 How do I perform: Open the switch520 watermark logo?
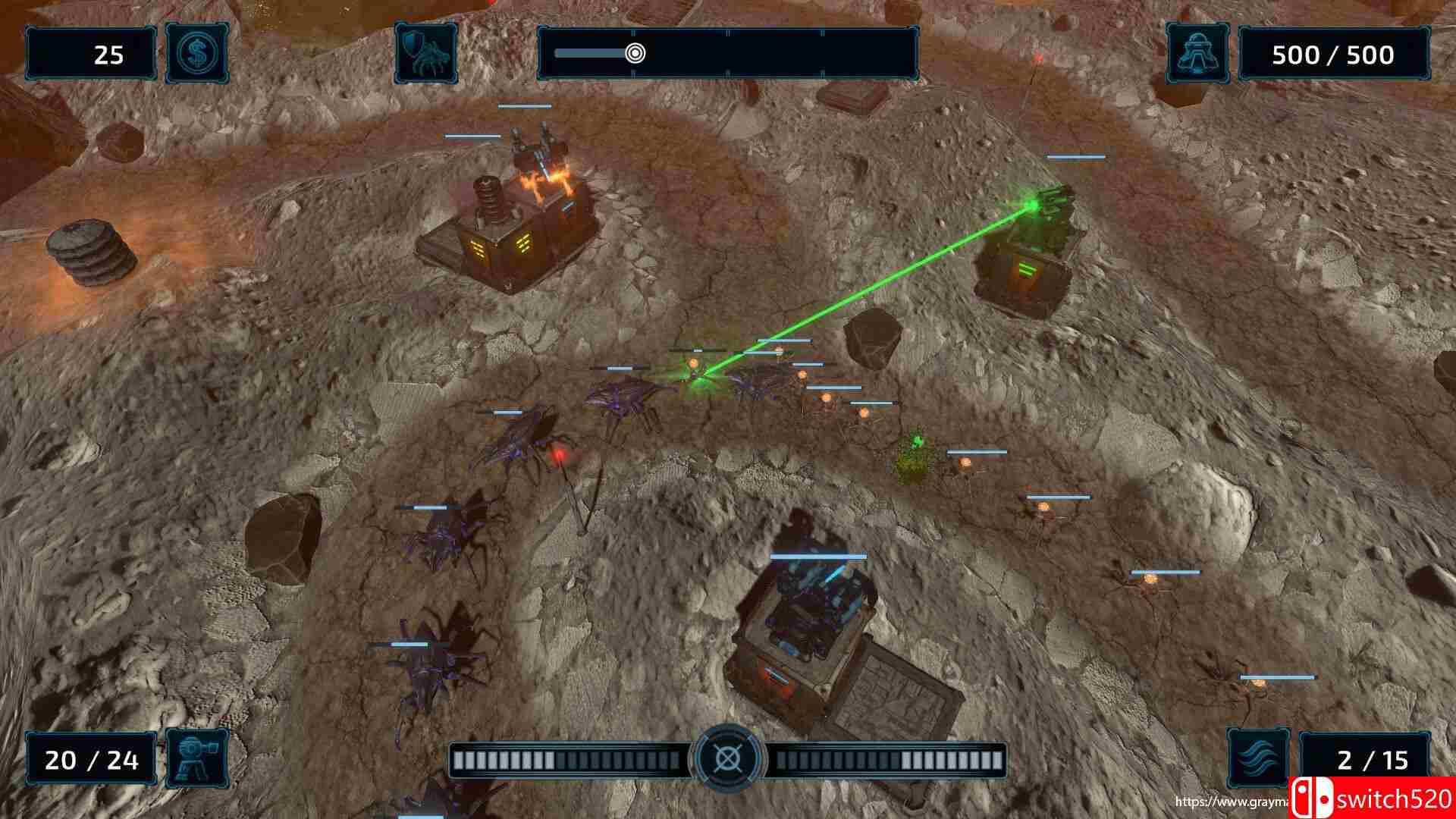[1373, 799]
